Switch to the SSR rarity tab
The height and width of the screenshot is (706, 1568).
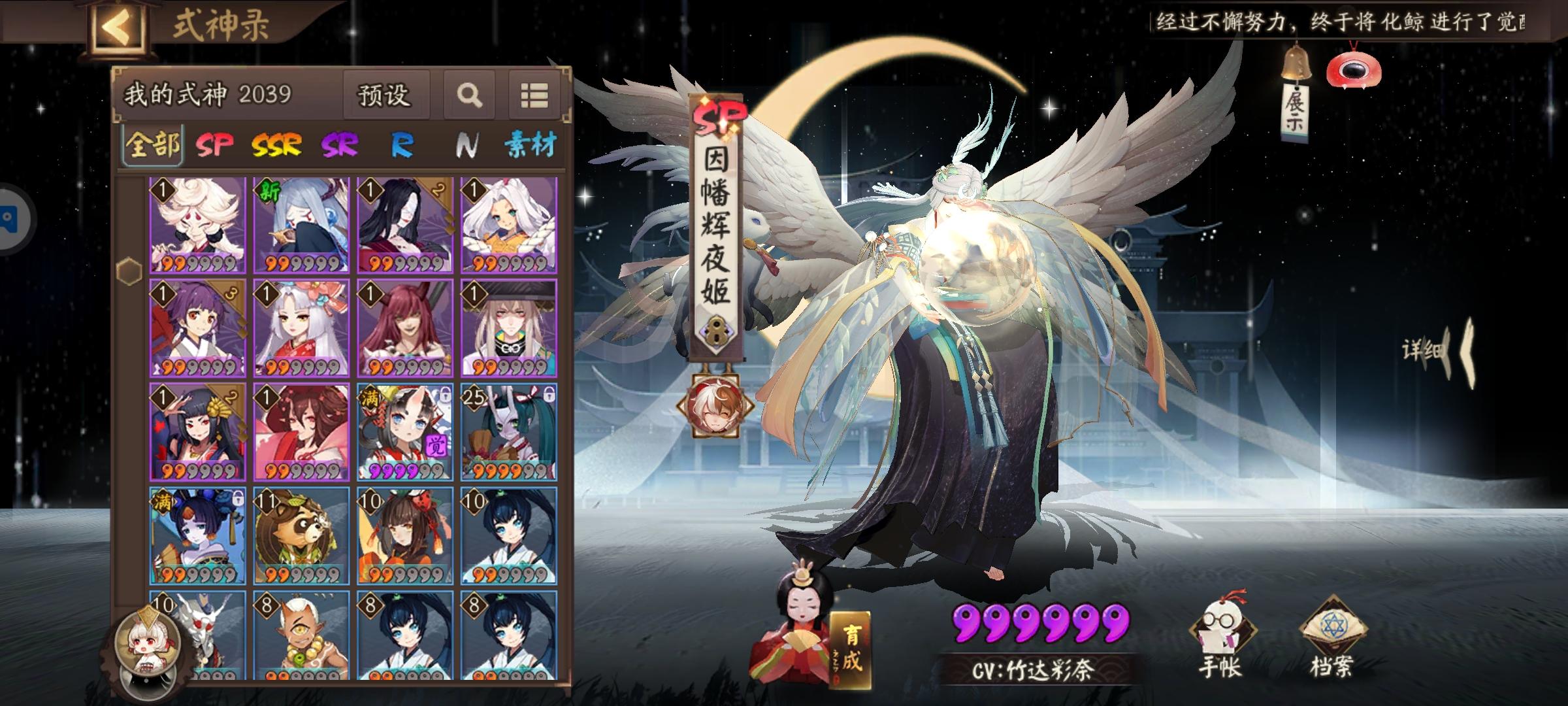click(x=278, y=142)
